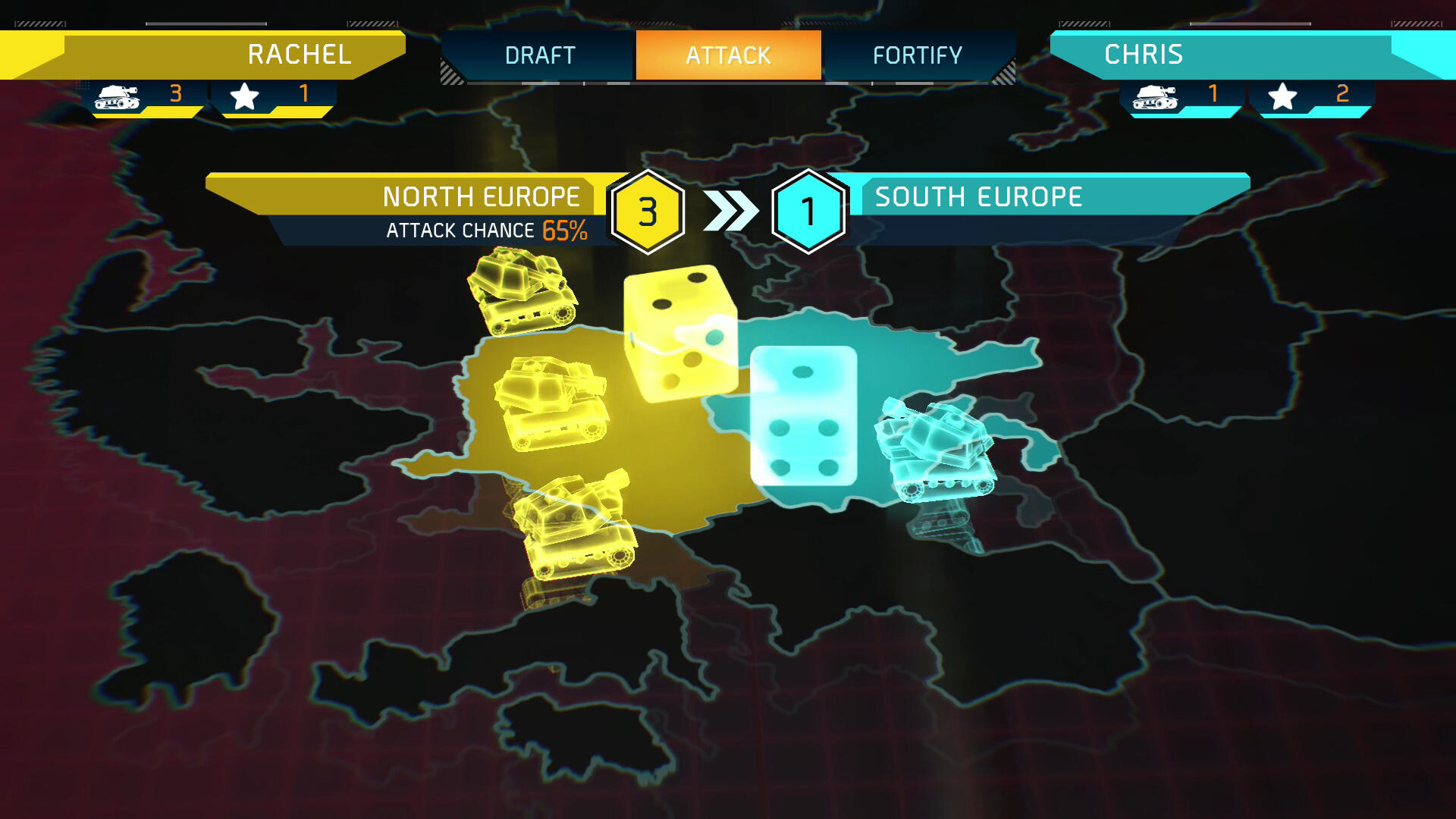Screen dimensions: 1456x819
Task: Select the active ATTACK phase tab
Action: [727, 55]
